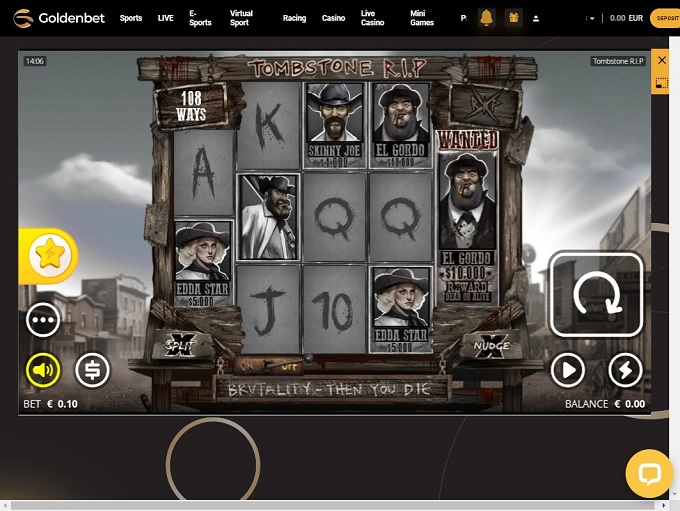680x511 pixels.
Task: Switch to Live Casino
Action: coord(372,18)
